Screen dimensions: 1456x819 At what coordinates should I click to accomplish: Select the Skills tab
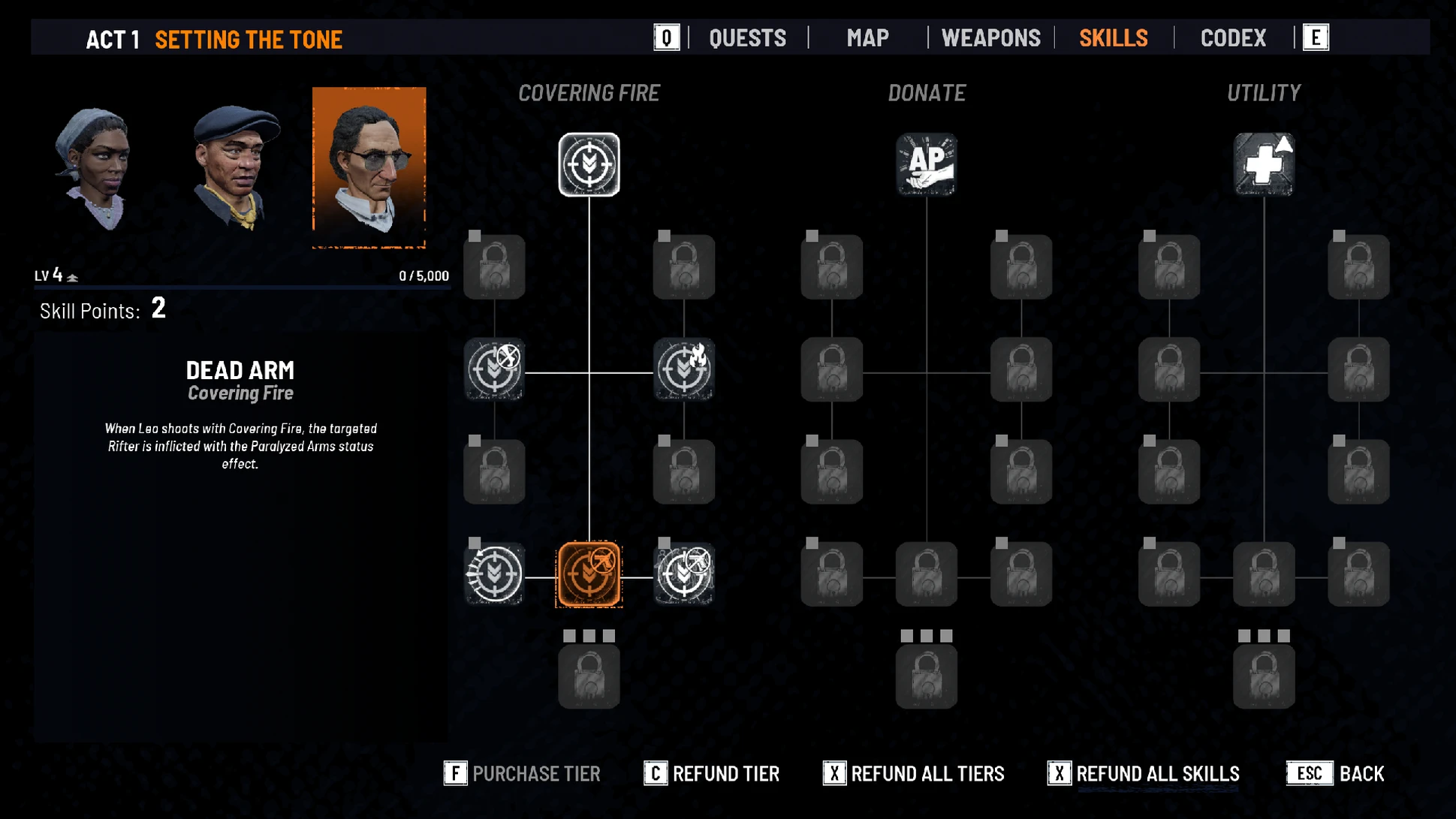1113,38
